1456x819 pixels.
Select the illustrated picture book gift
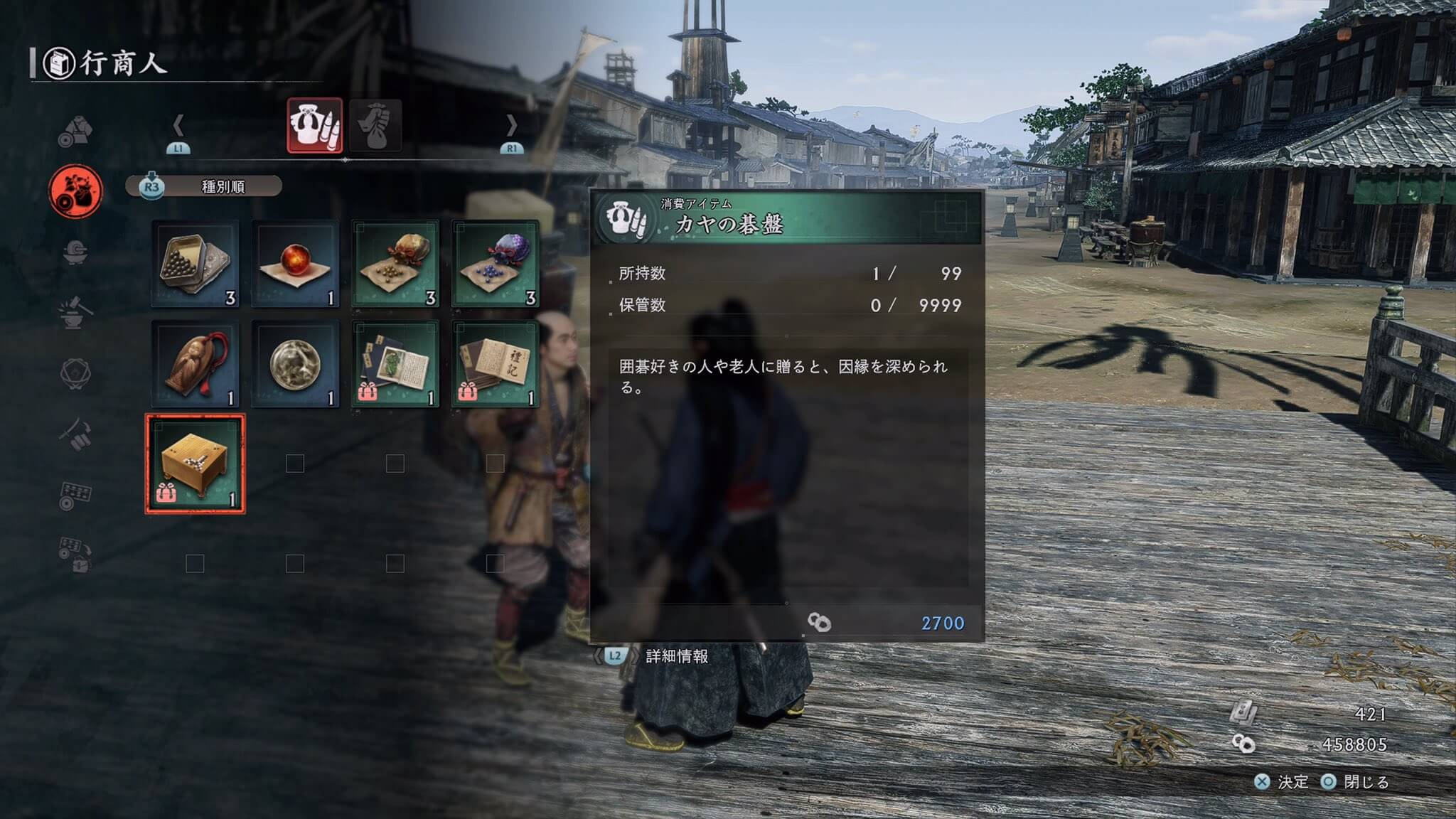click(x=395, y=364)
